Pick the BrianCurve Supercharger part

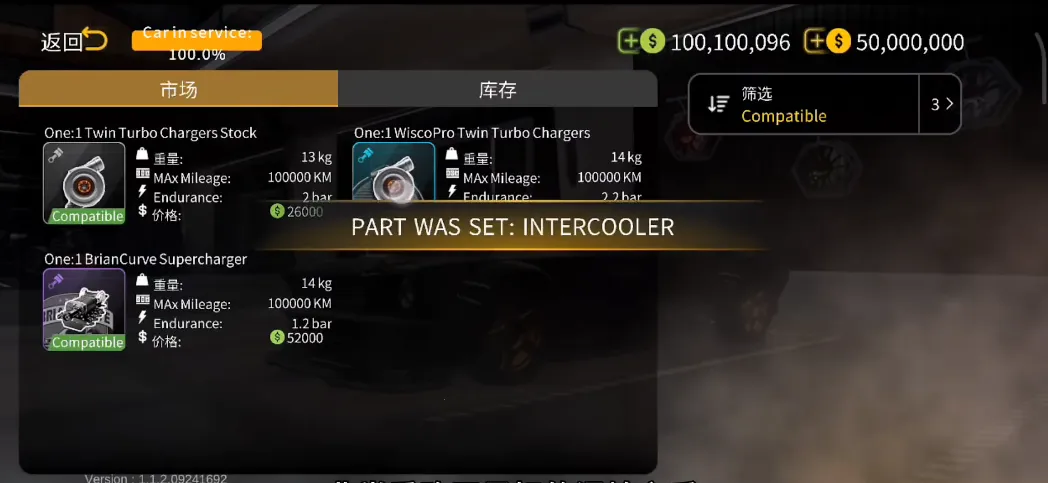(x=84, y=309)
